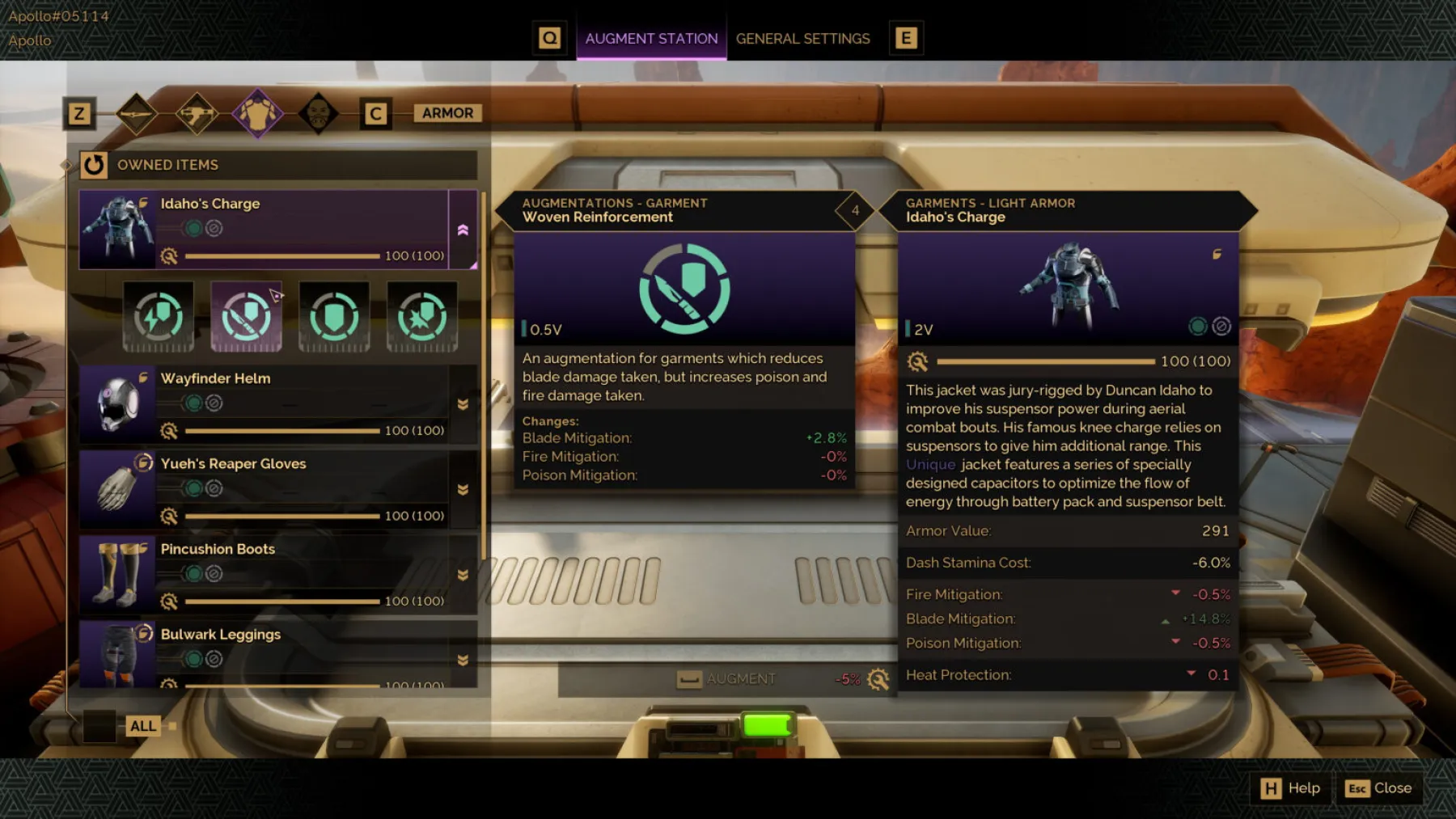
Task: Toggle the green indicator on Wayfinder Helm
Action: pyautogui.click(x=194, y=402)
